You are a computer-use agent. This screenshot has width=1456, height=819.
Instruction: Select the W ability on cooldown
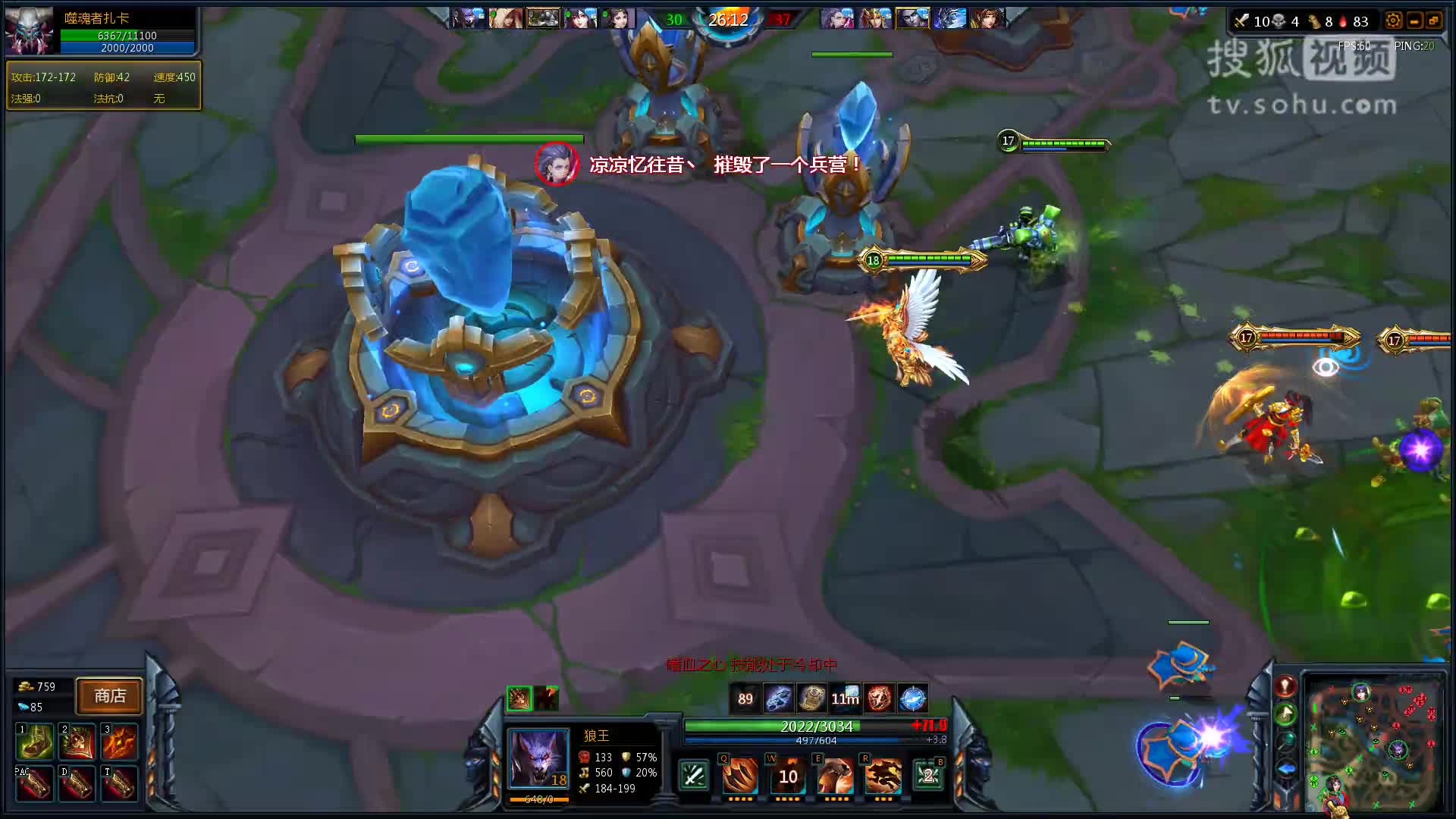(x=788, y=775)
